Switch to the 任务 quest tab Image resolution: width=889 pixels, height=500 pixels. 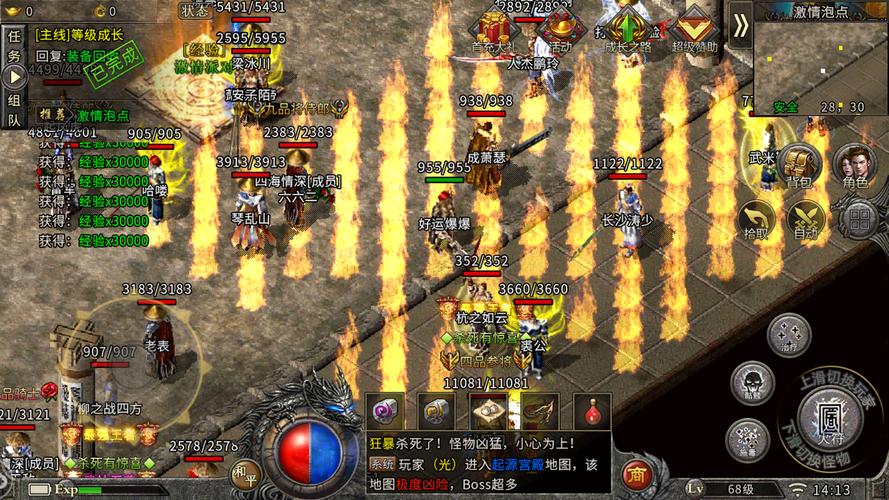(x=14, y=47)
